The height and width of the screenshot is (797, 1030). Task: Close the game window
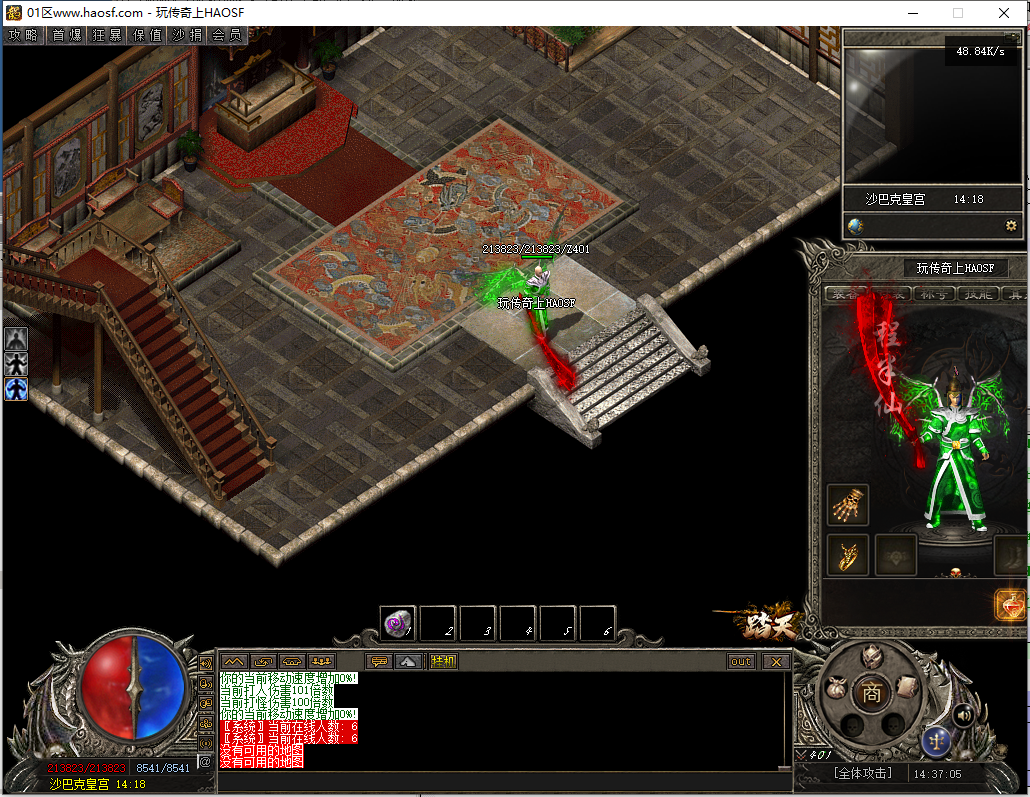pyautogui.click(x=1004, y=13)
